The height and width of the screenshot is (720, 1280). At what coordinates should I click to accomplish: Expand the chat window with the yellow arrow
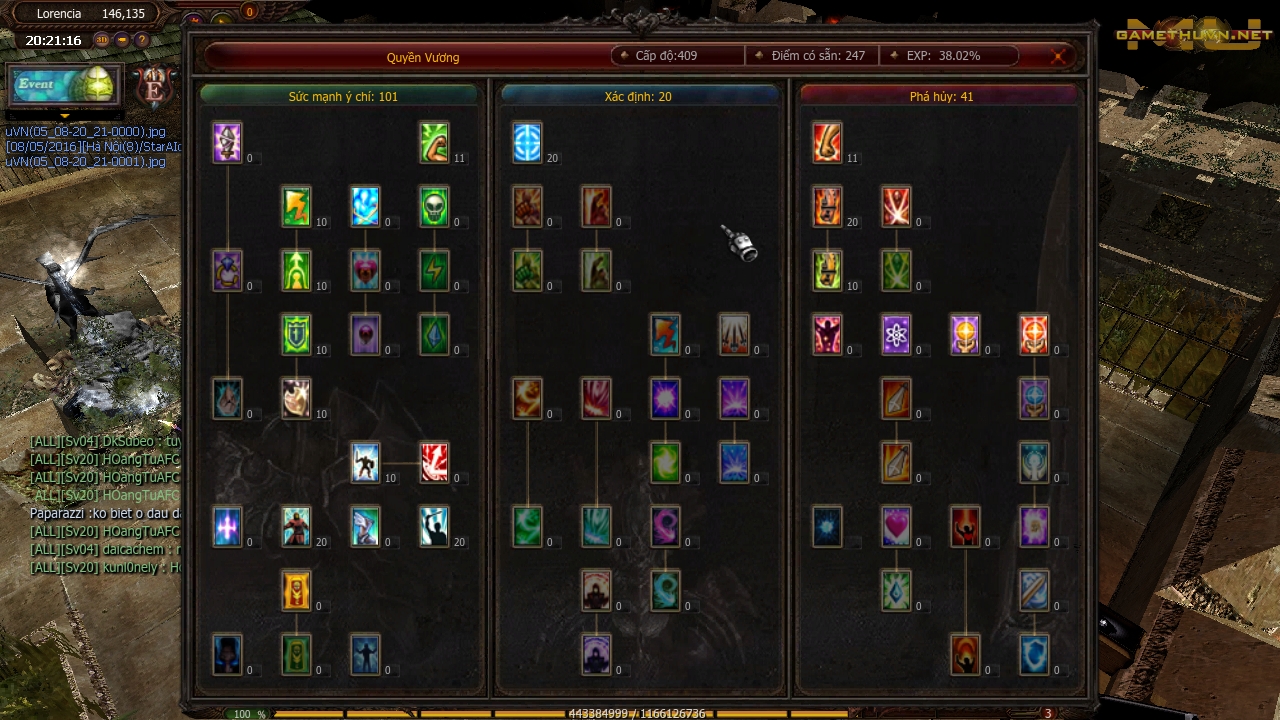click(65, 117)
